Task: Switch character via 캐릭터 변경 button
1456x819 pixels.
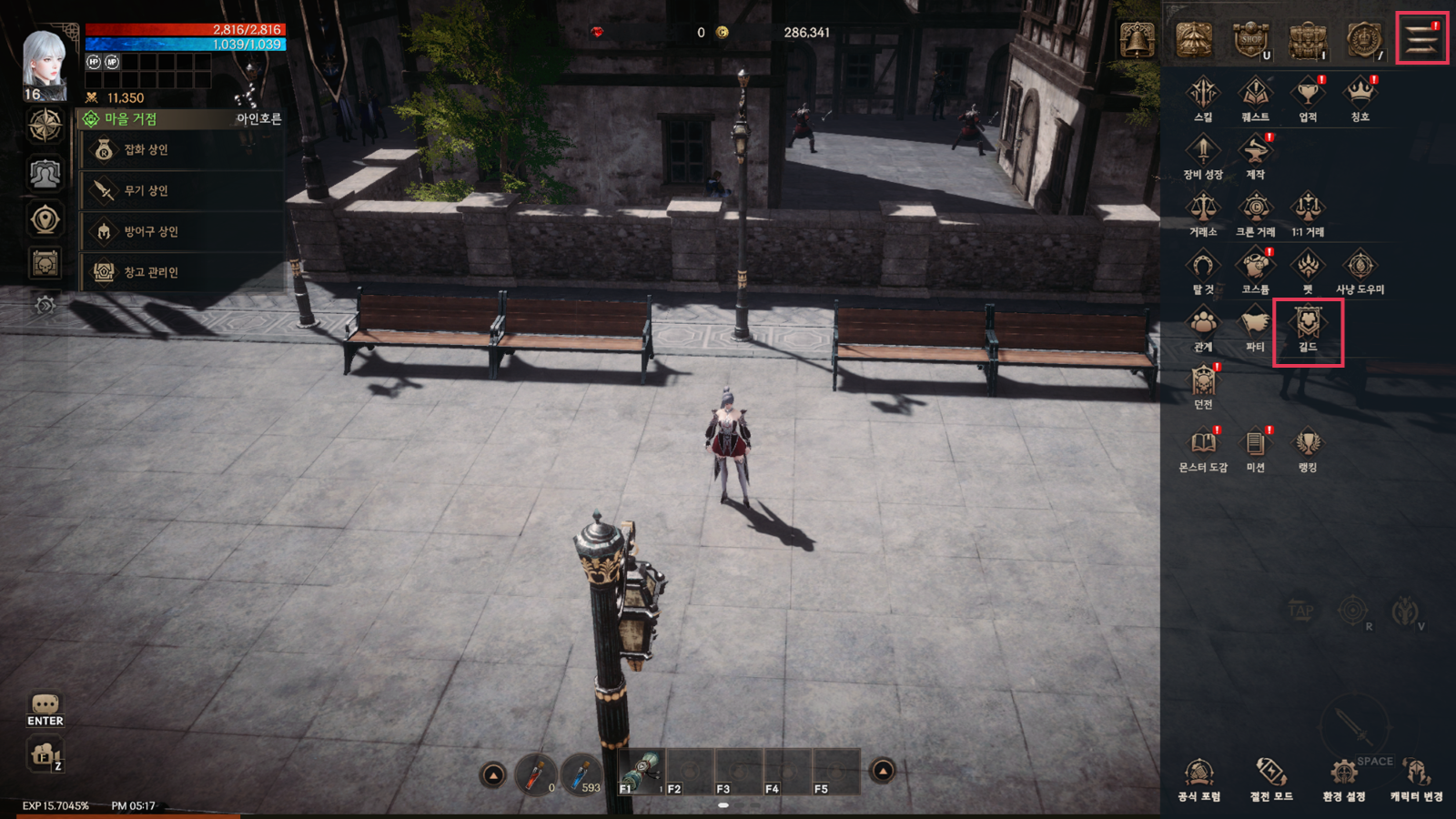Action: click(1416, 778)
